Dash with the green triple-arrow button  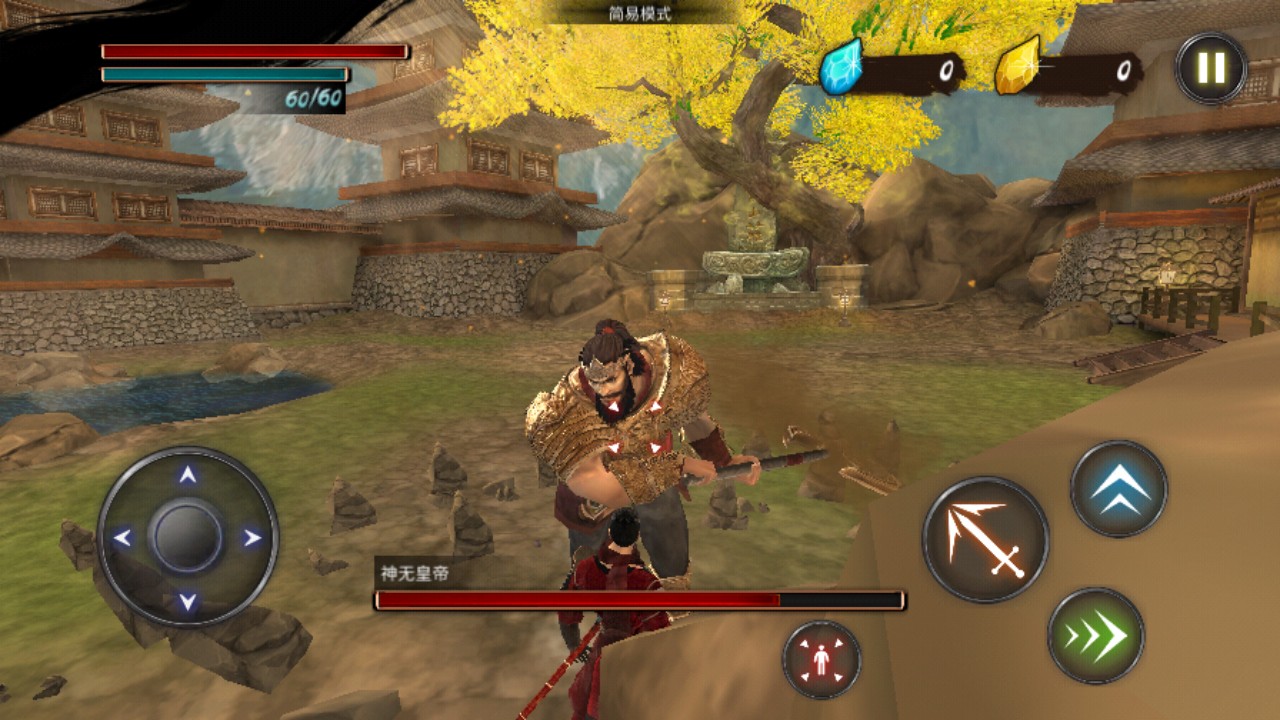tap(1096, 636)
